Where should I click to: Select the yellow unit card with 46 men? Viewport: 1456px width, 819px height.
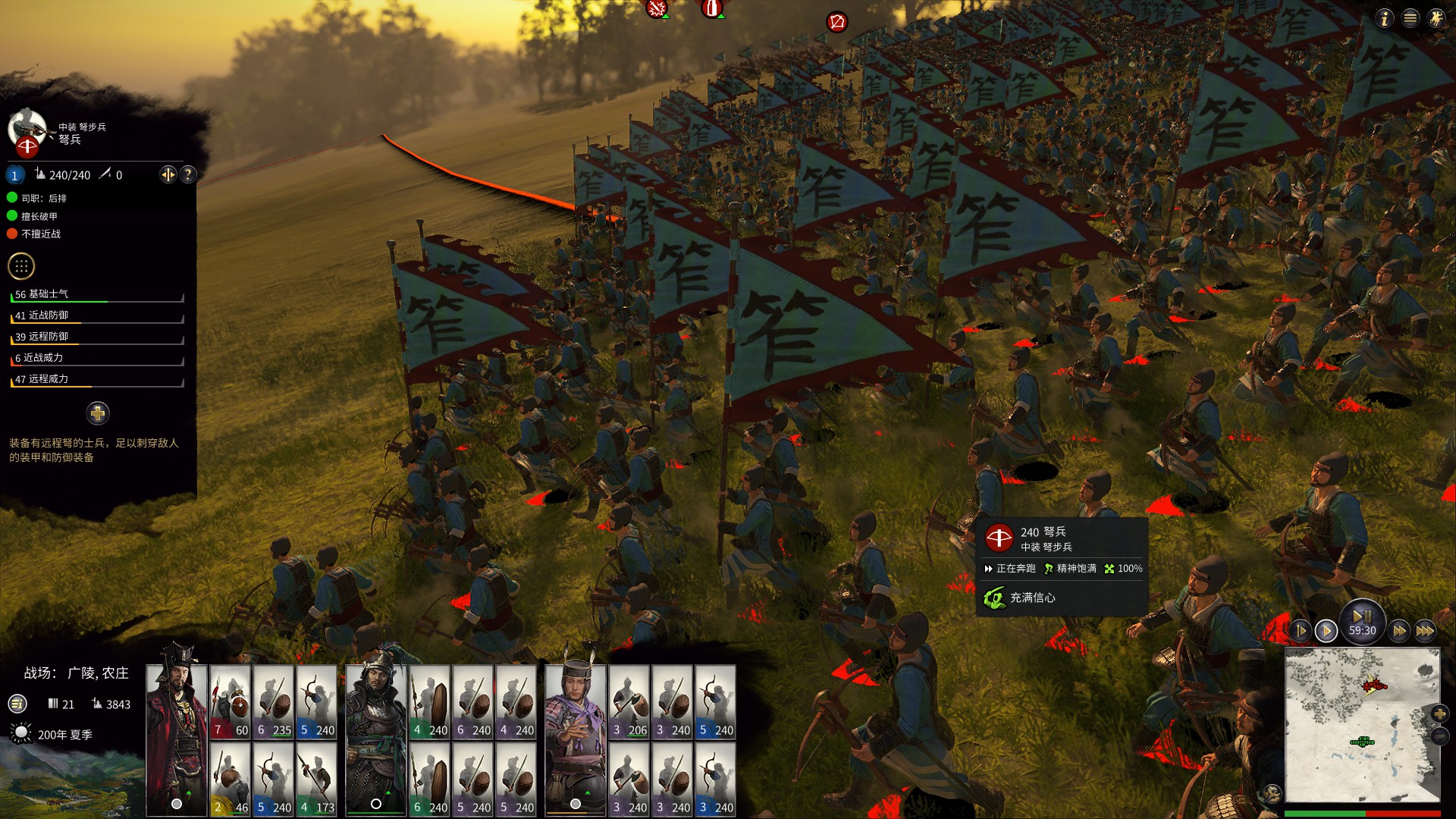point(231,780)
